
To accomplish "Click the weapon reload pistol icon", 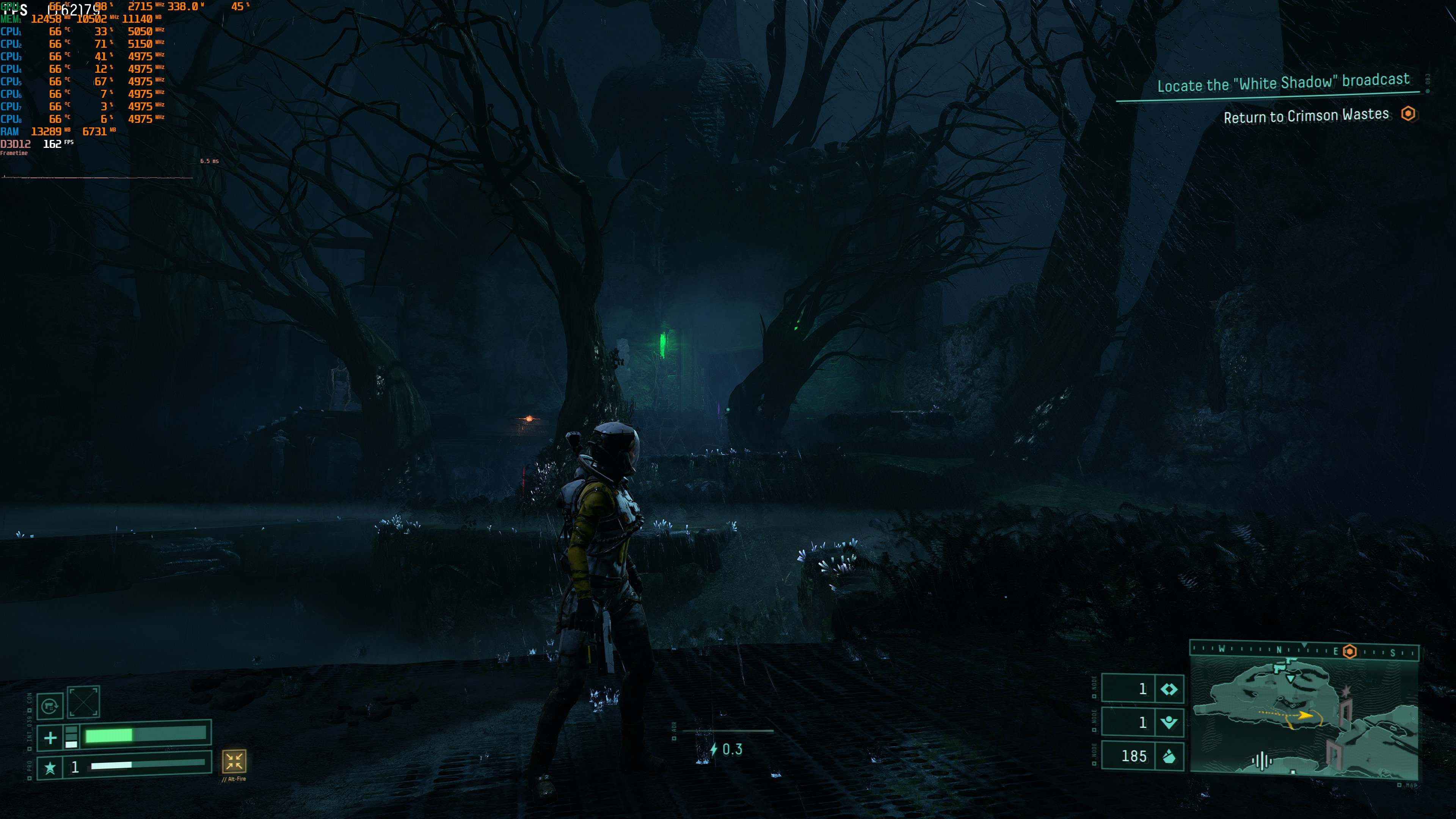I will [x=50, y=705].
